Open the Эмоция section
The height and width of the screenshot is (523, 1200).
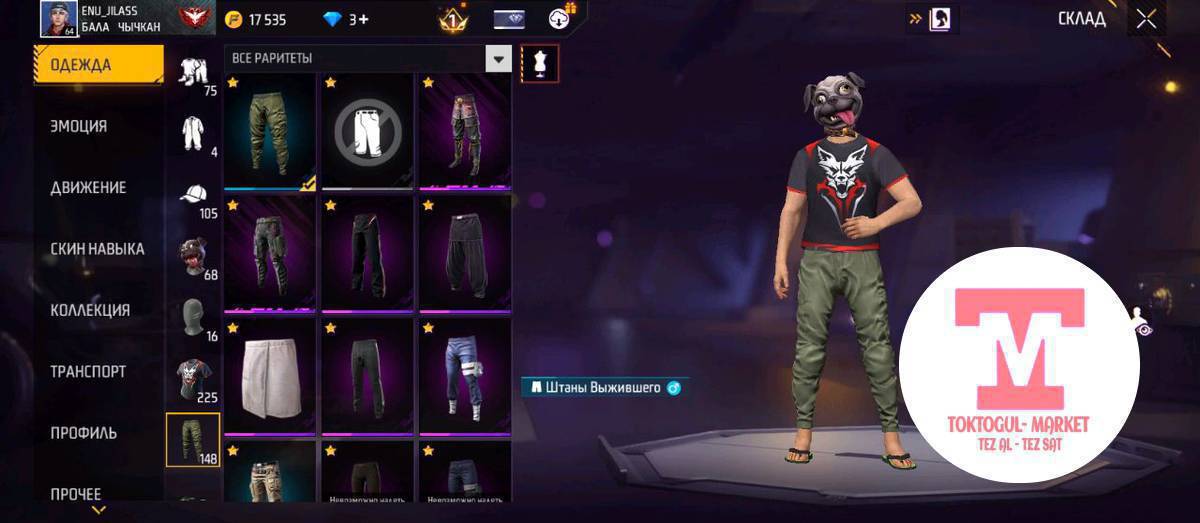pyautogui.click(x=79, y=127)
